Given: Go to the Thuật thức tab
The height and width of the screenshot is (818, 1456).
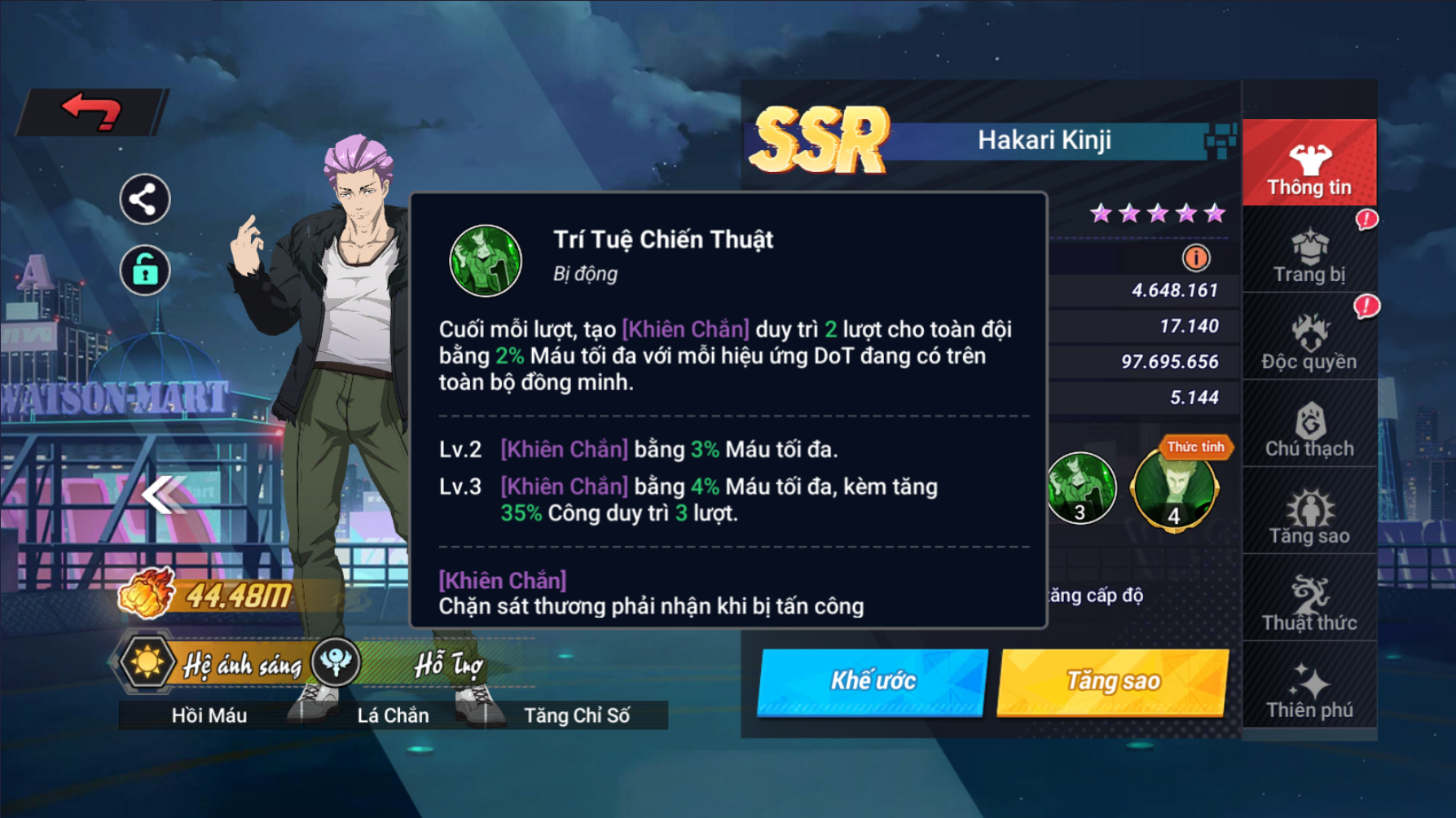Looking at the screenshot, I should pos(1309,603).
